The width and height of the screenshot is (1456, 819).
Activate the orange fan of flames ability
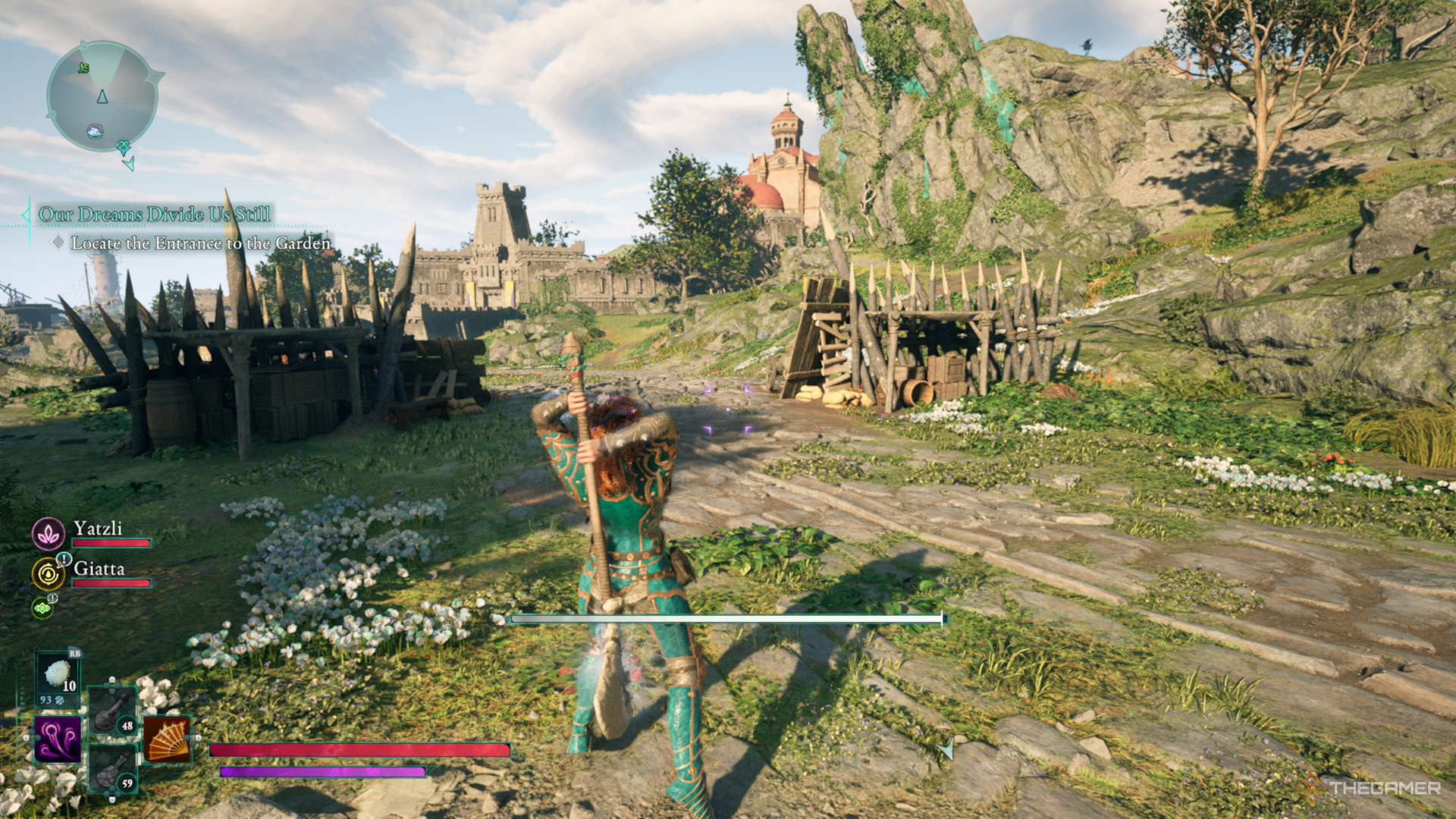[166, 739]
